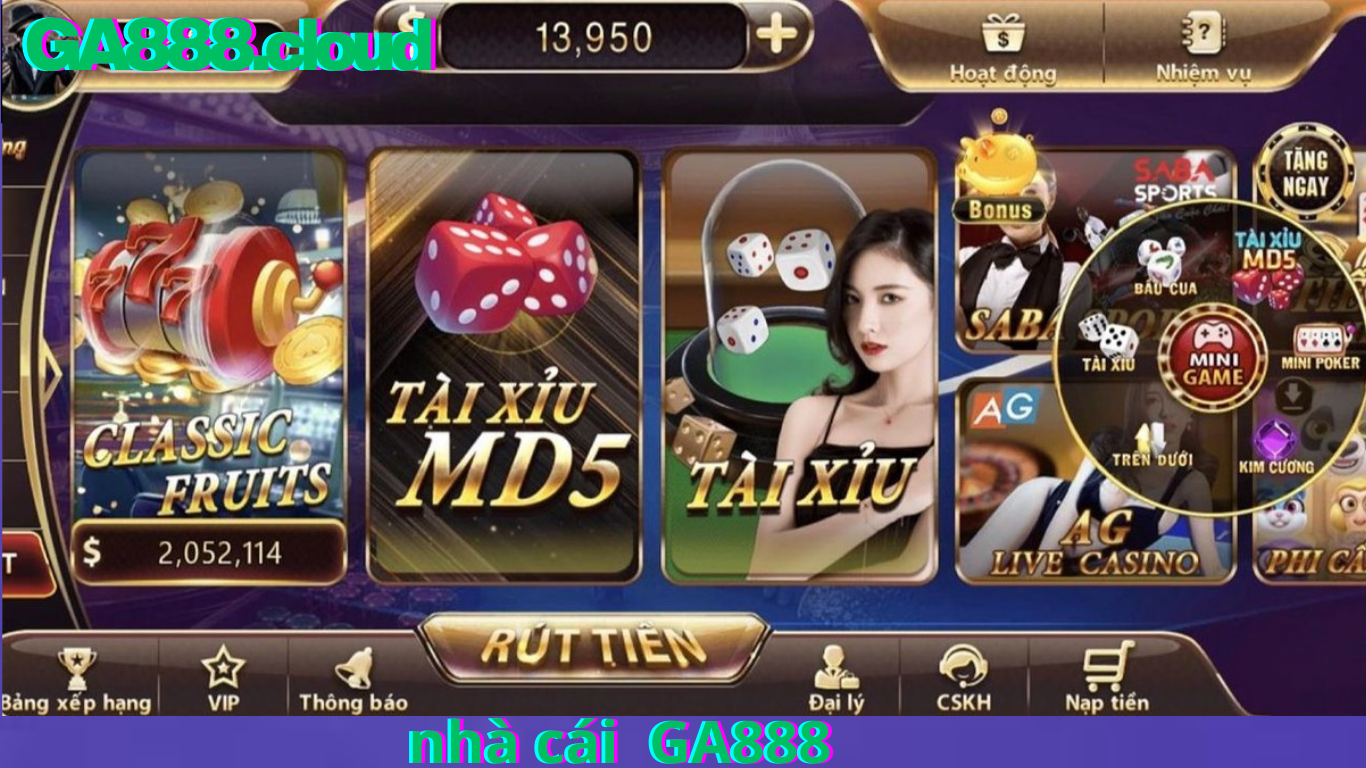Select the Trên Dưới arrows icon
The width and height of the screenshot is (1366, 768).
click(1152, 432)
